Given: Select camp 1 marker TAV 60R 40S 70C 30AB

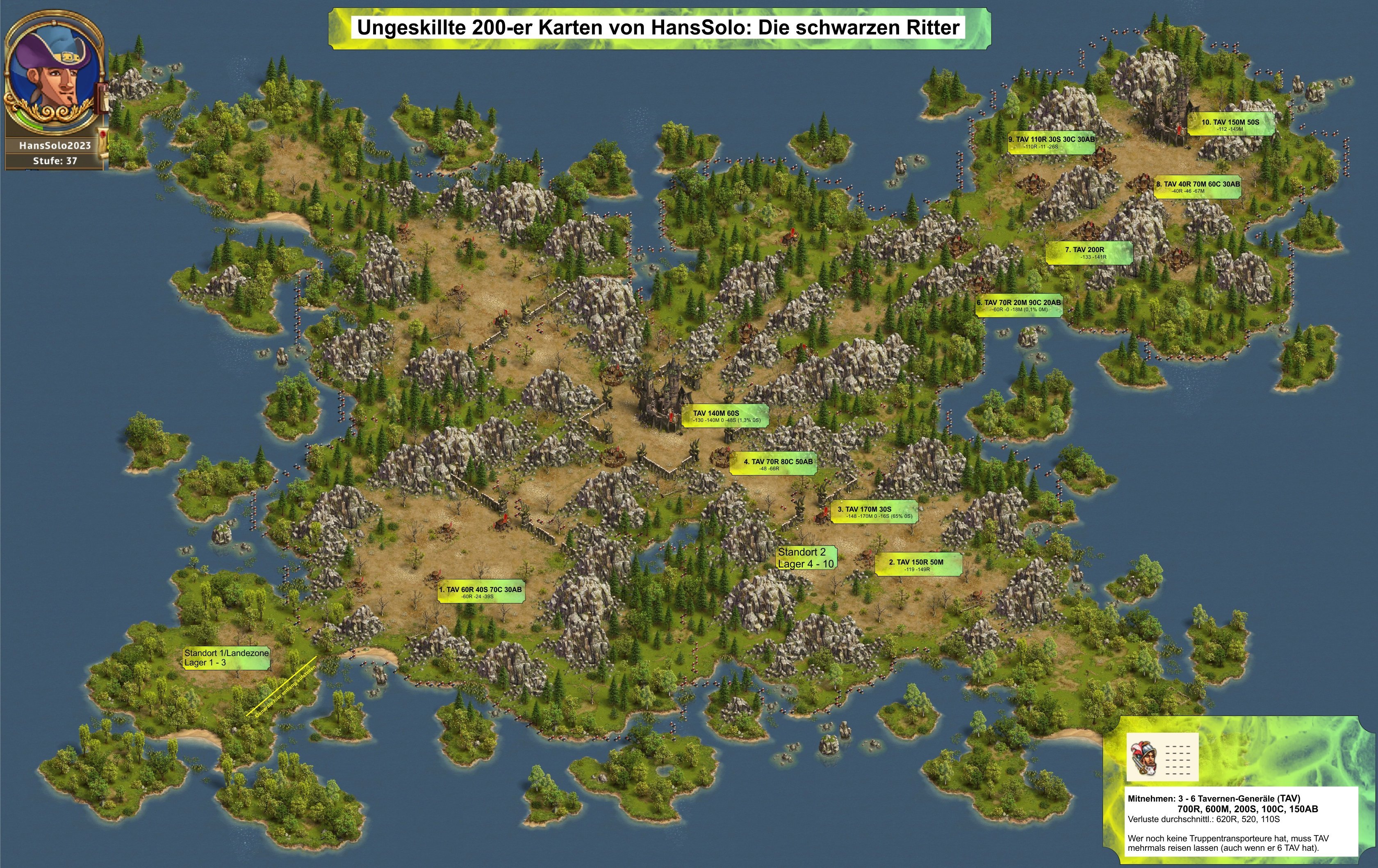Looking at the screenshot, I should click(481, 592).
